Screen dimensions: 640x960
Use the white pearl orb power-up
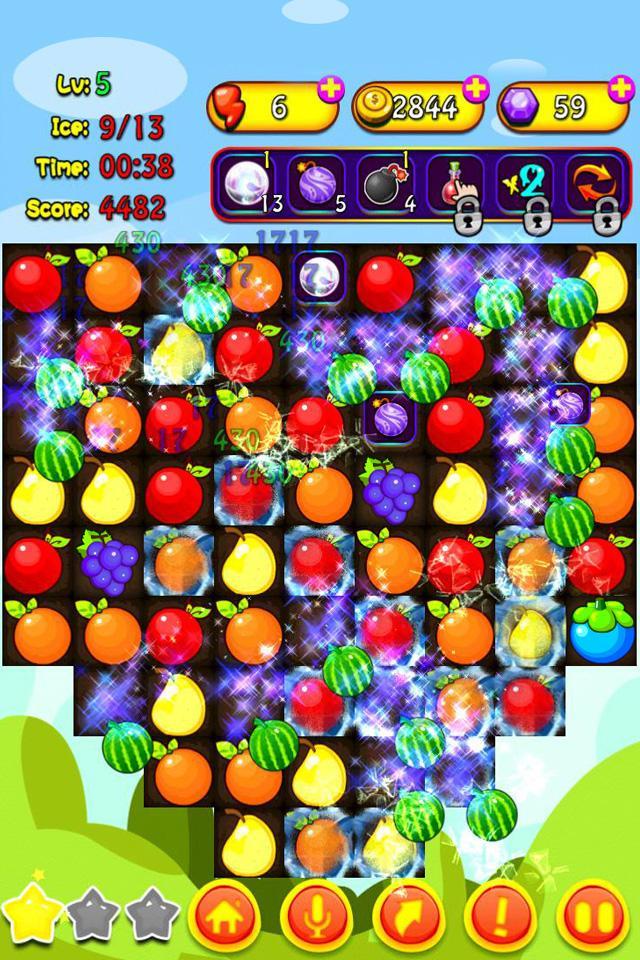coord(245,184)
